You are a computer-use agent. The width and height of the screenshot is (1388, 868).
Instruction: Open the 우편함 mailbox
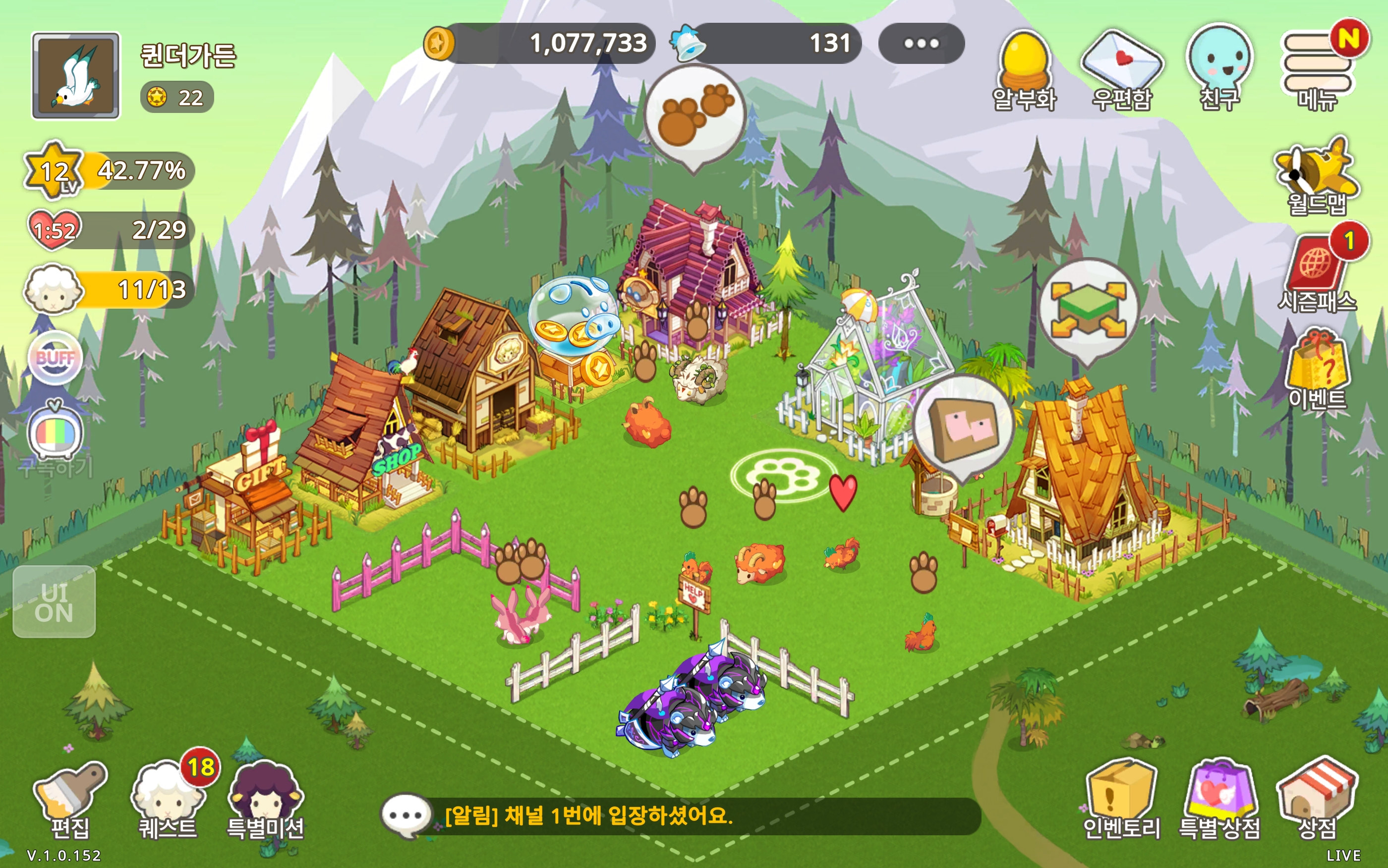1121,69
